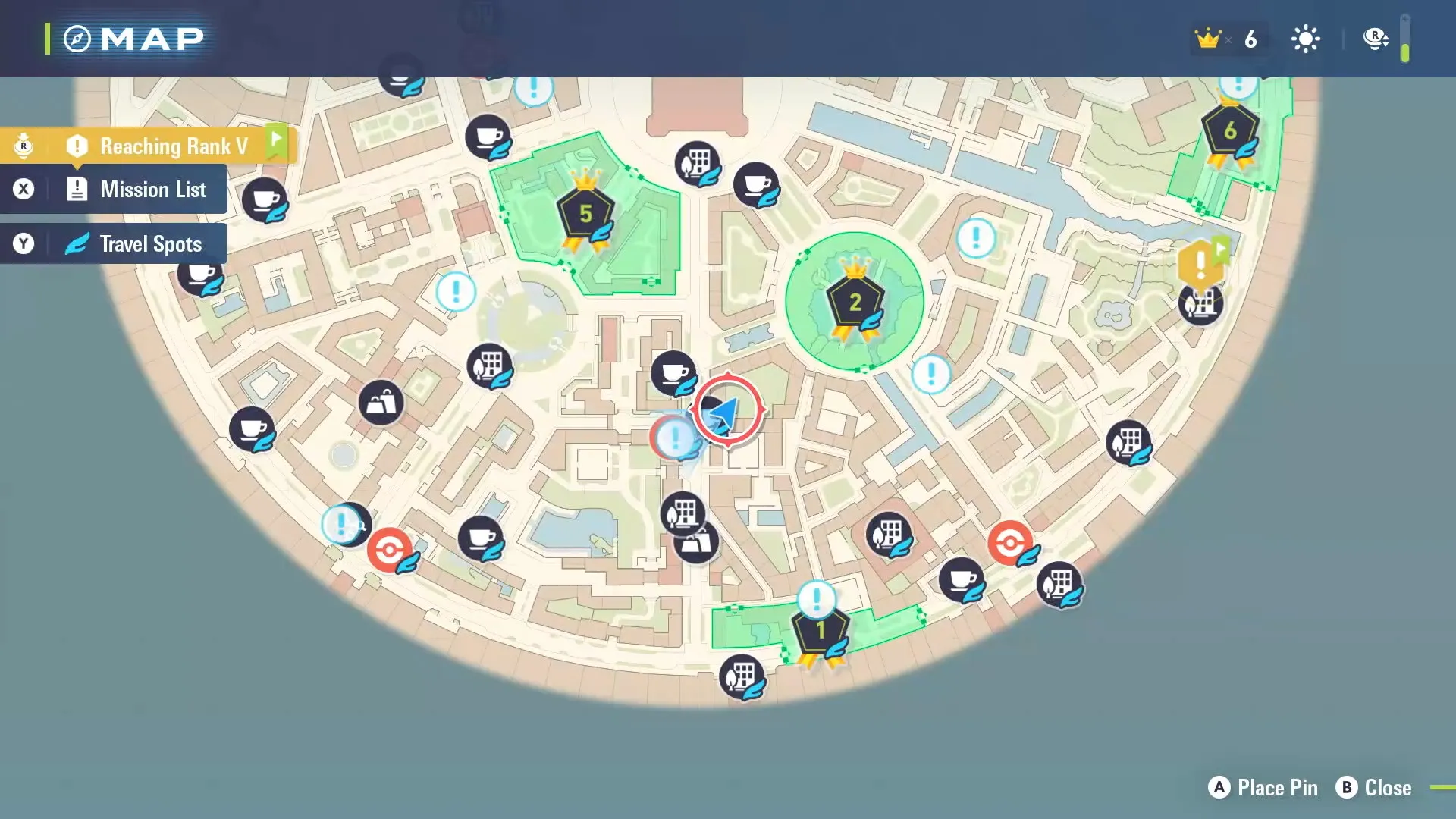The height and width of the screenshot is (819, 1456).
Task: Click the weather sun icon in the top bar
Action: [1306, 38]
